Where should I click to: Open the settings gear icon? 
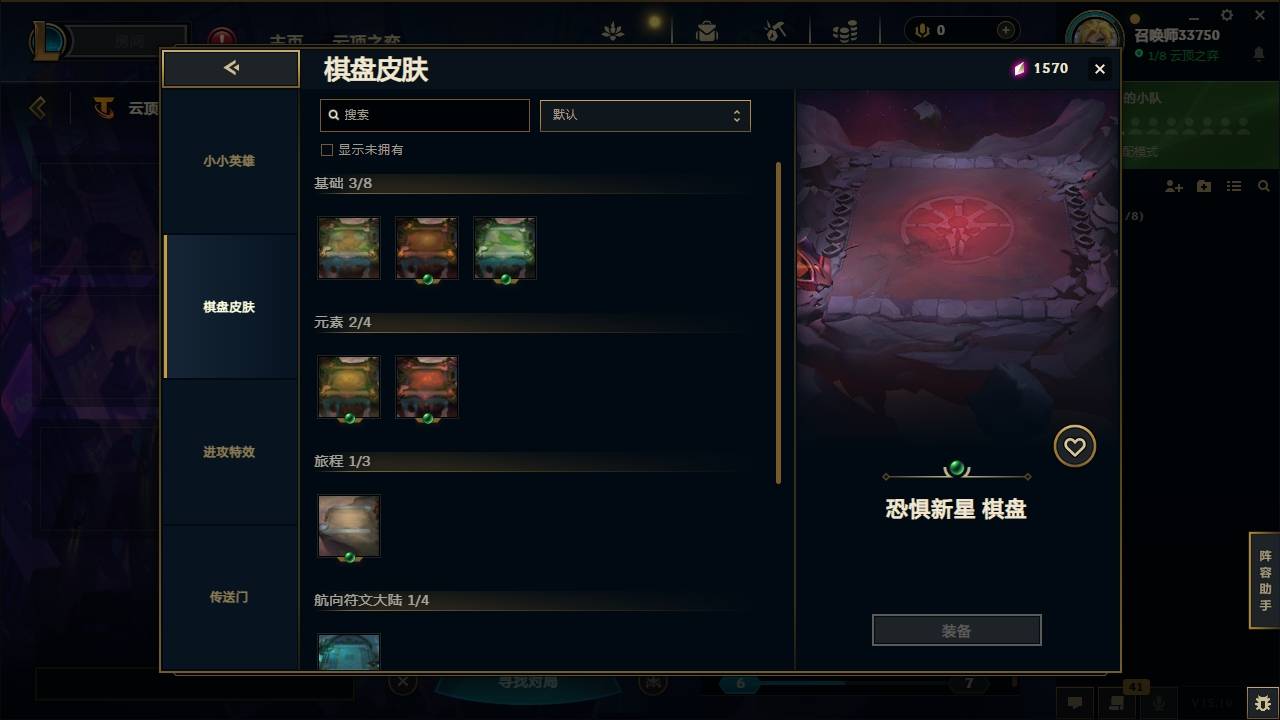pyautogui.click(x=1226, y=15)
